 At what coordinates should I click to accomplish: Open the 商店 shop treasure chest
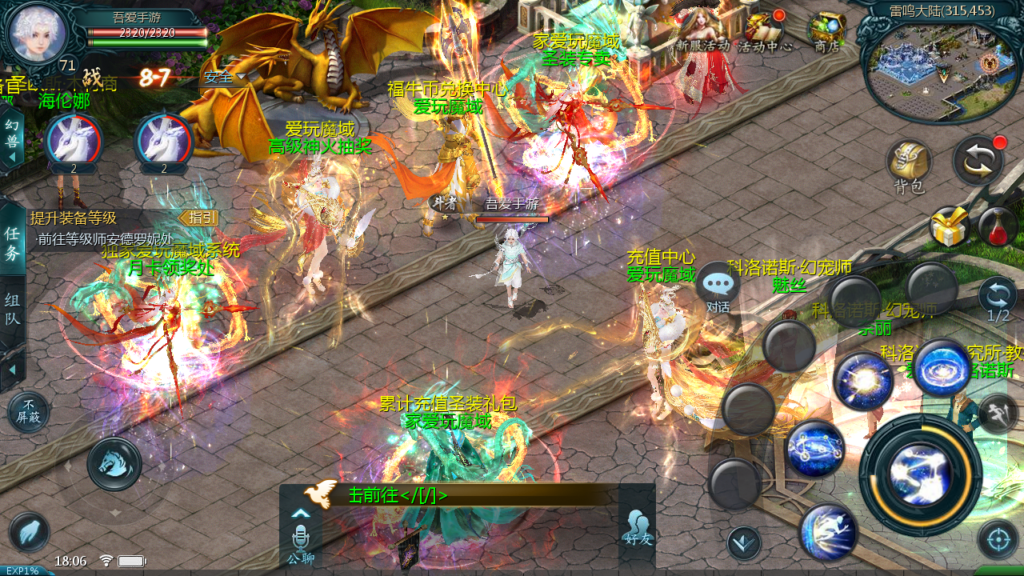click(826, 32)
